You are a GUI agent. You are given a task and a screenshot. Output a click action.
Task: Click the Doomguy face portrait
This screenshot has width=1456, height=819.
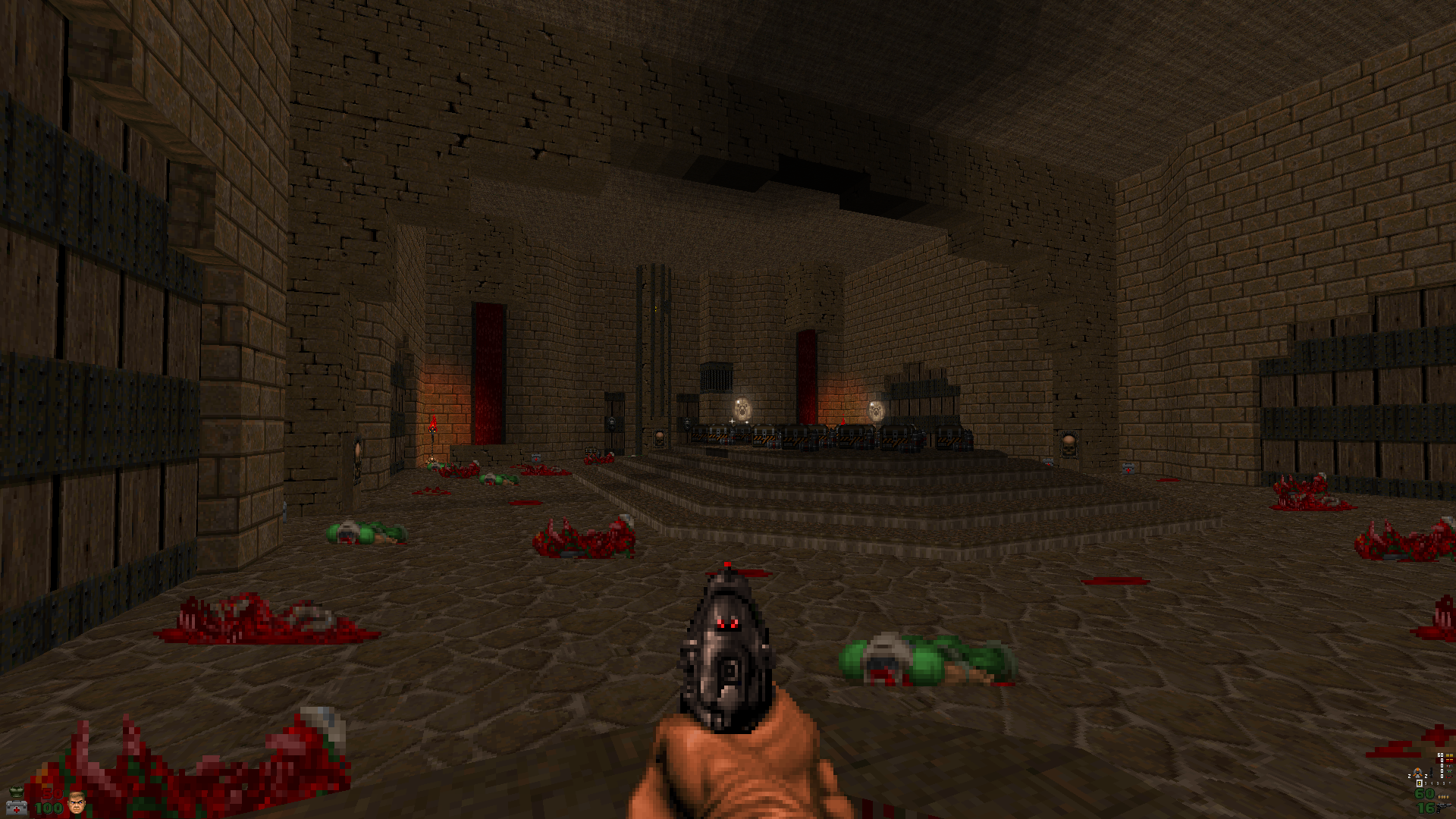coord(77,802)
